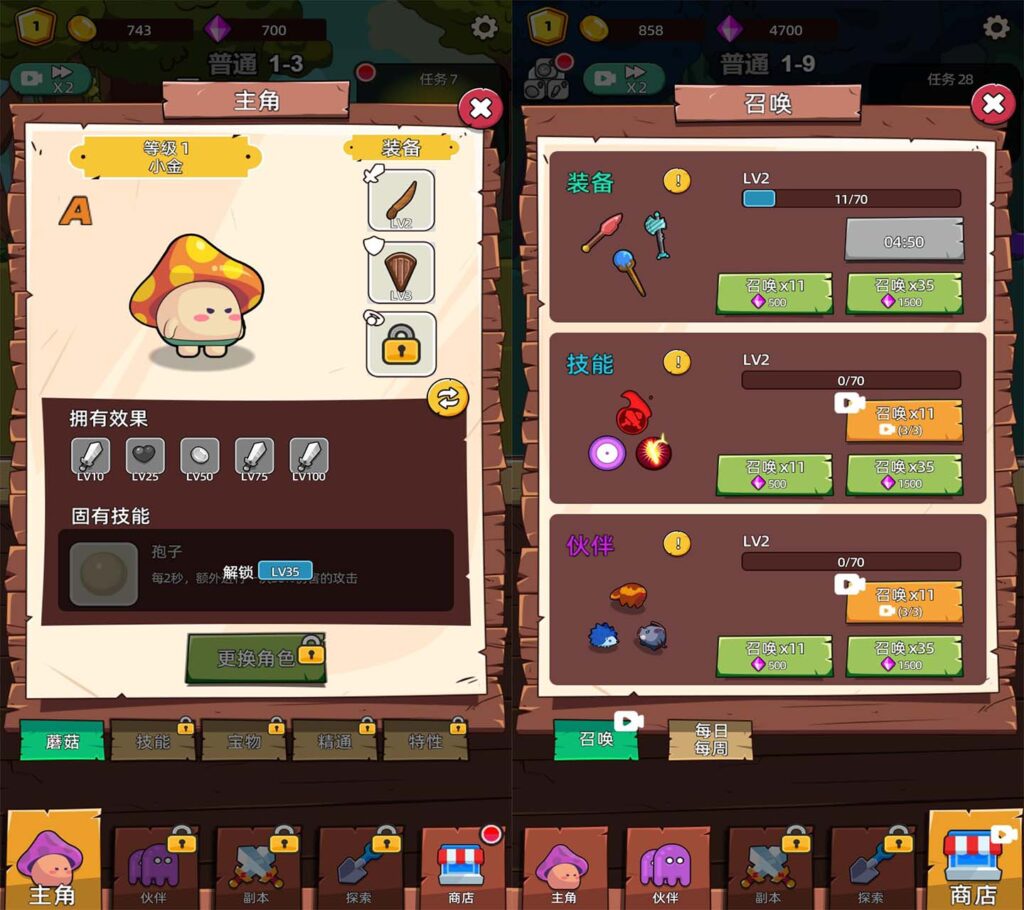Show info for the 伙伴 summon section
Viewport: 1024px width, 910px height.
pos(677,544)
